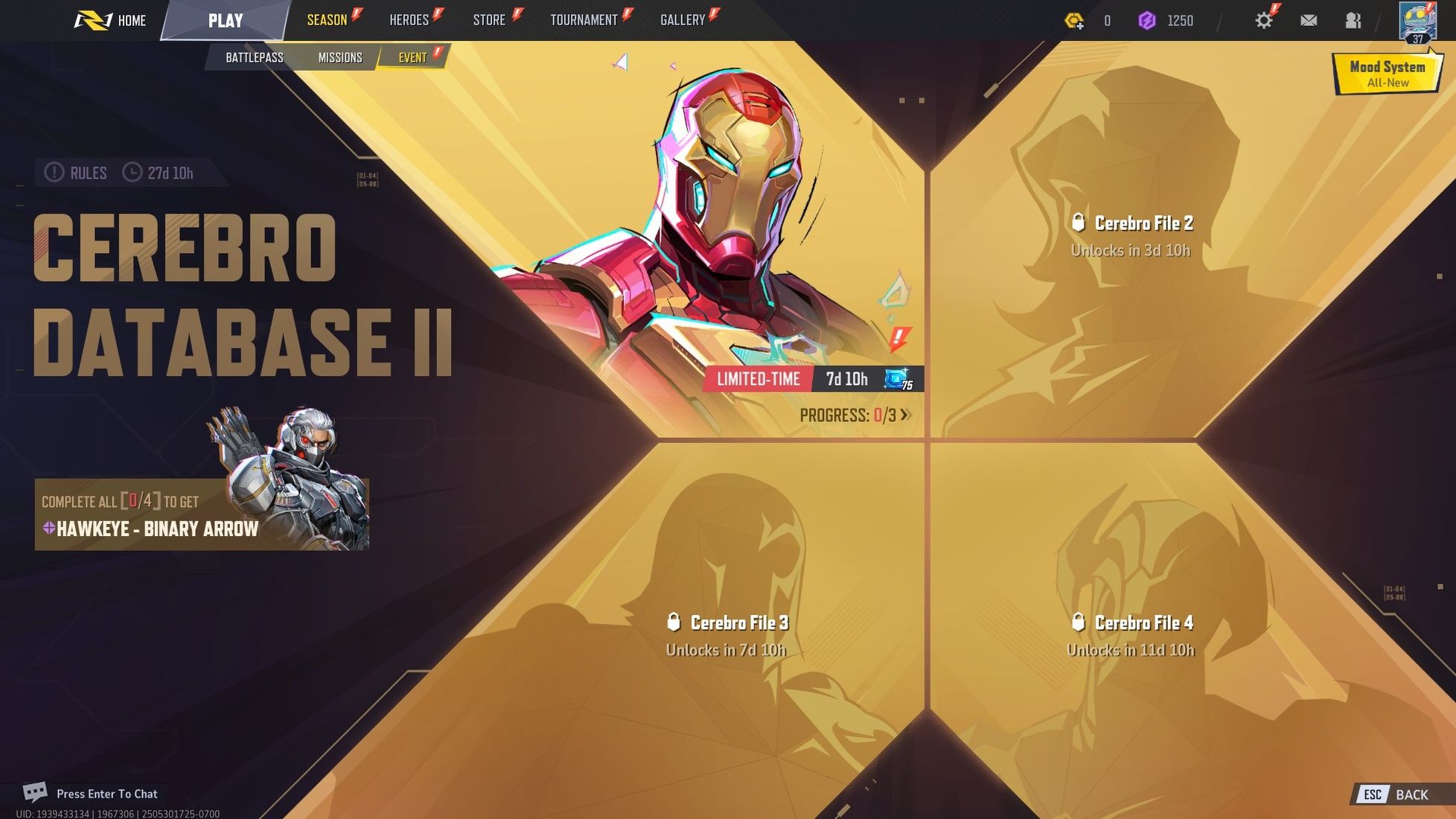The image size is (1456, 819).
Task: Open the Friends icon in top bar
Action: click(x=1353, y=20)
